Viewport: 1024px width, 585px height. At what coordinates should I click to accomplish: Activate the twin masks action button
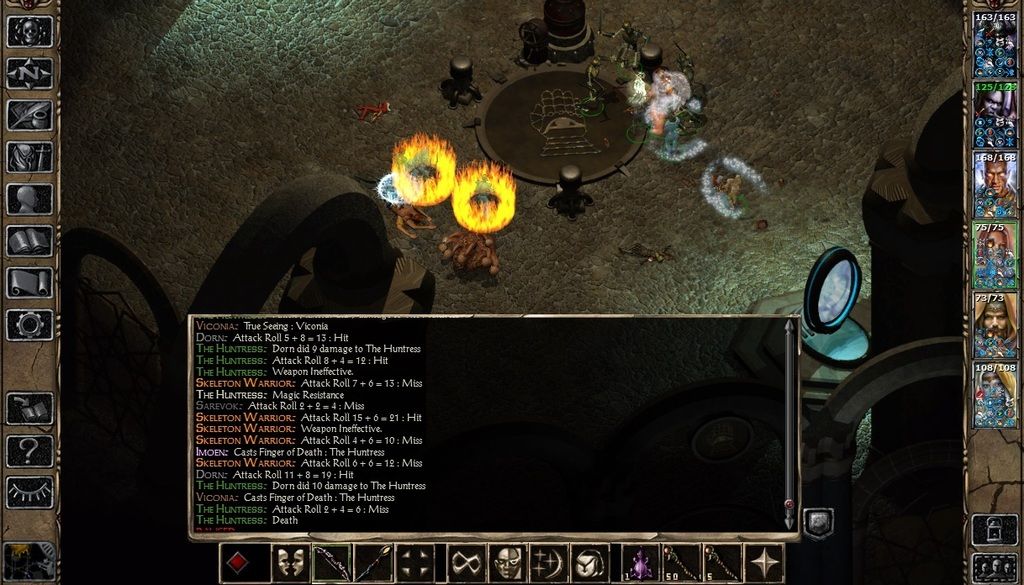click(290, 563)
